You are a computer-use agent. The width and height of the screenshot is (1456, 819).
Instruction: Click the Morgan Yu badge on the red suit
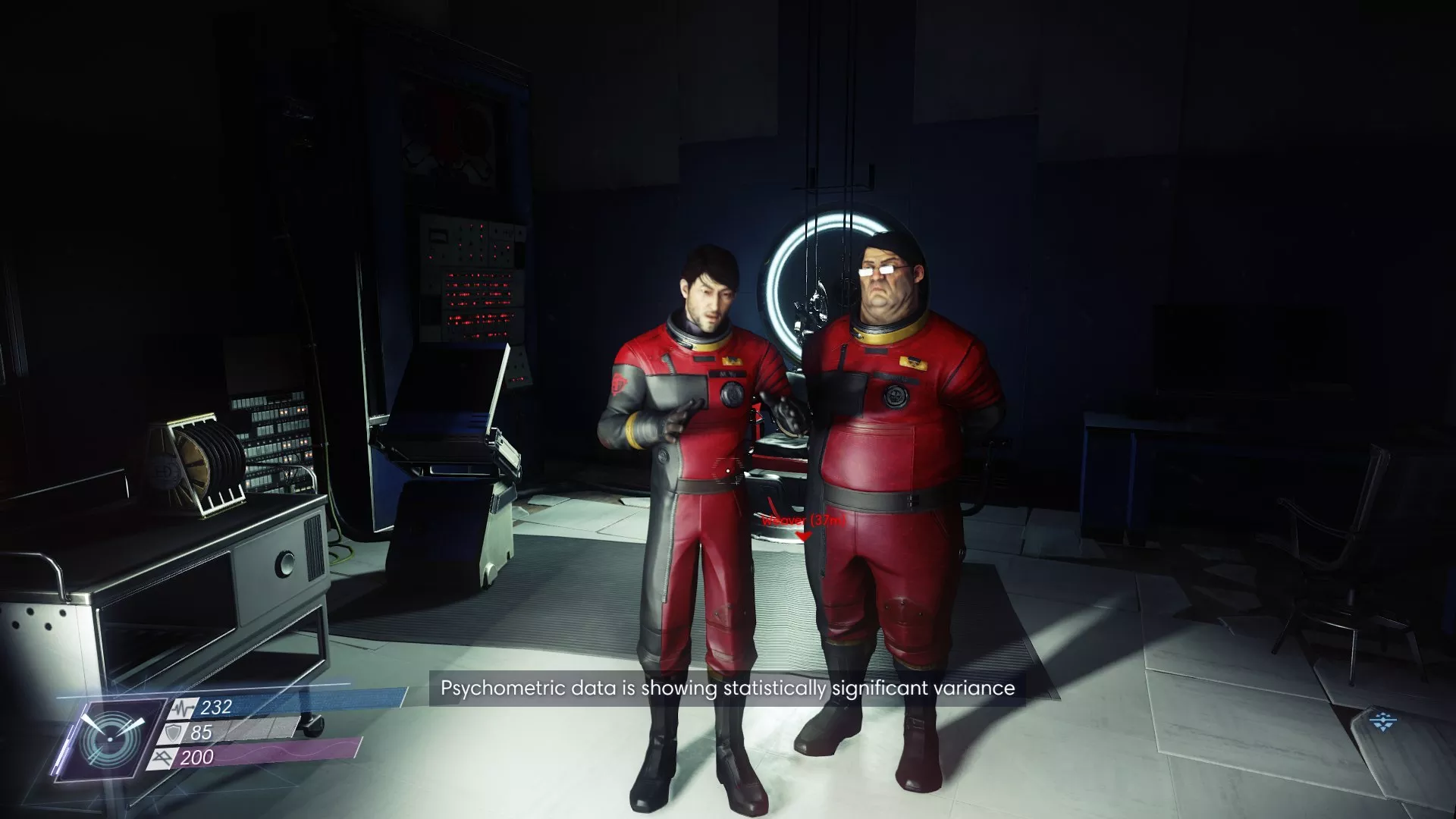click(728, 374)
